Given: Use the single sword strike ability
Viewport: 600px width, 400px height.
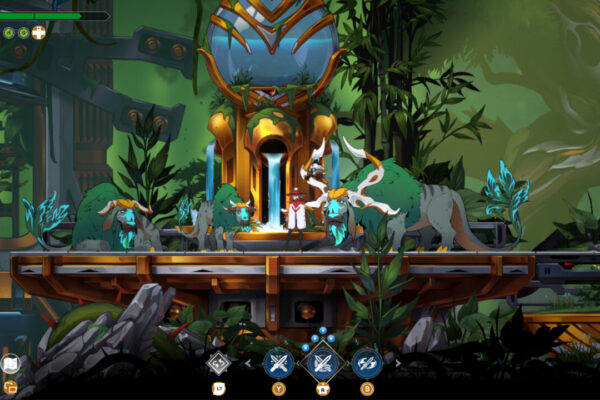Looking at the screenshot, I should [x=278, y=363].
